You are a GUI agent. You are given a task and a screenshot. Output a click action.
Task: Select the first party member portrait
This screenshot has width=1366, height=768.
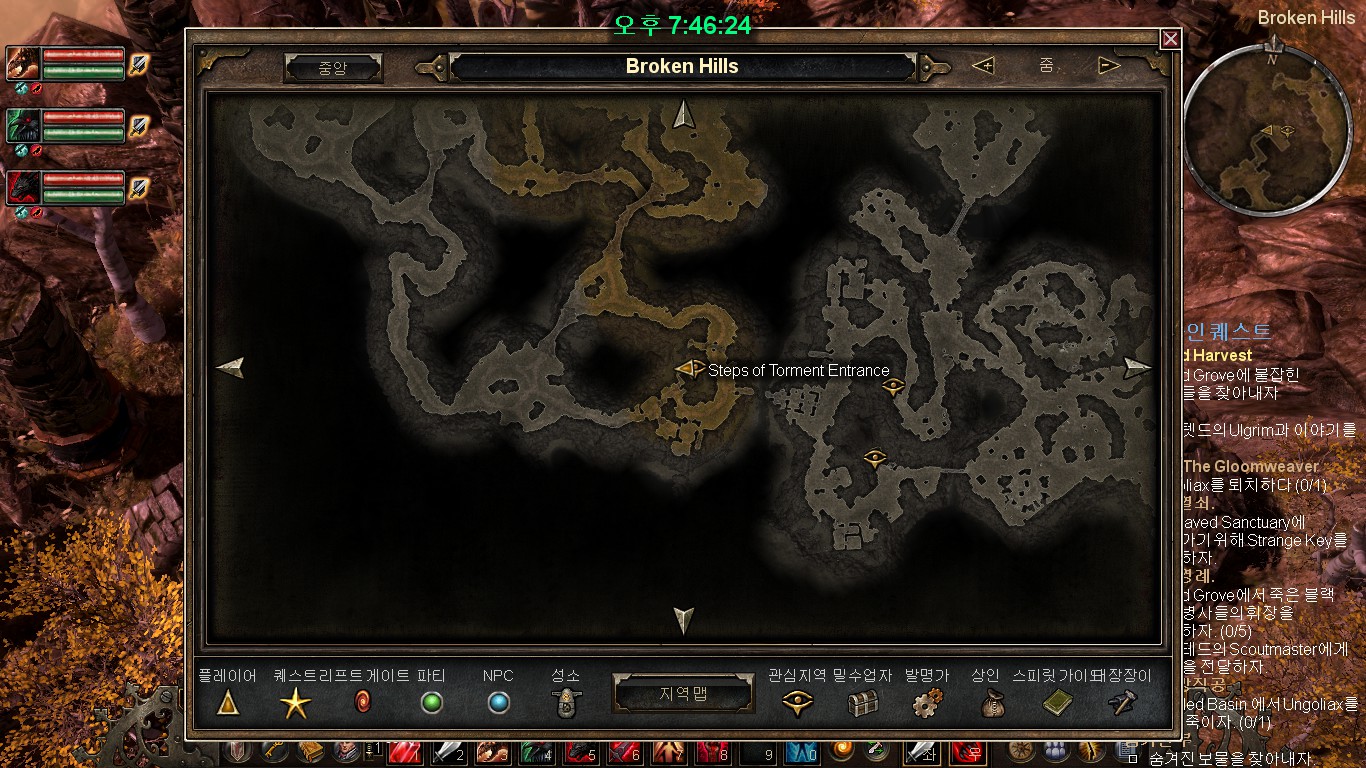pos(23,64)
